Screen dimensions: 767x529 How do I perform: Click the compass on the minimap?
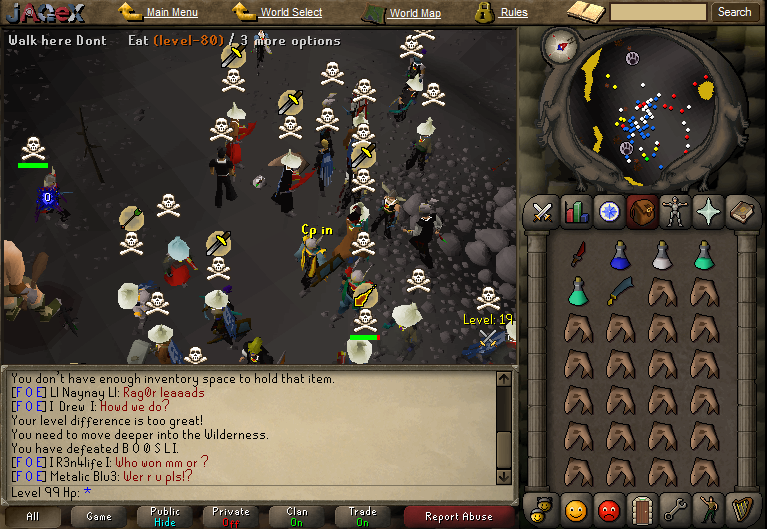(560, 45)
